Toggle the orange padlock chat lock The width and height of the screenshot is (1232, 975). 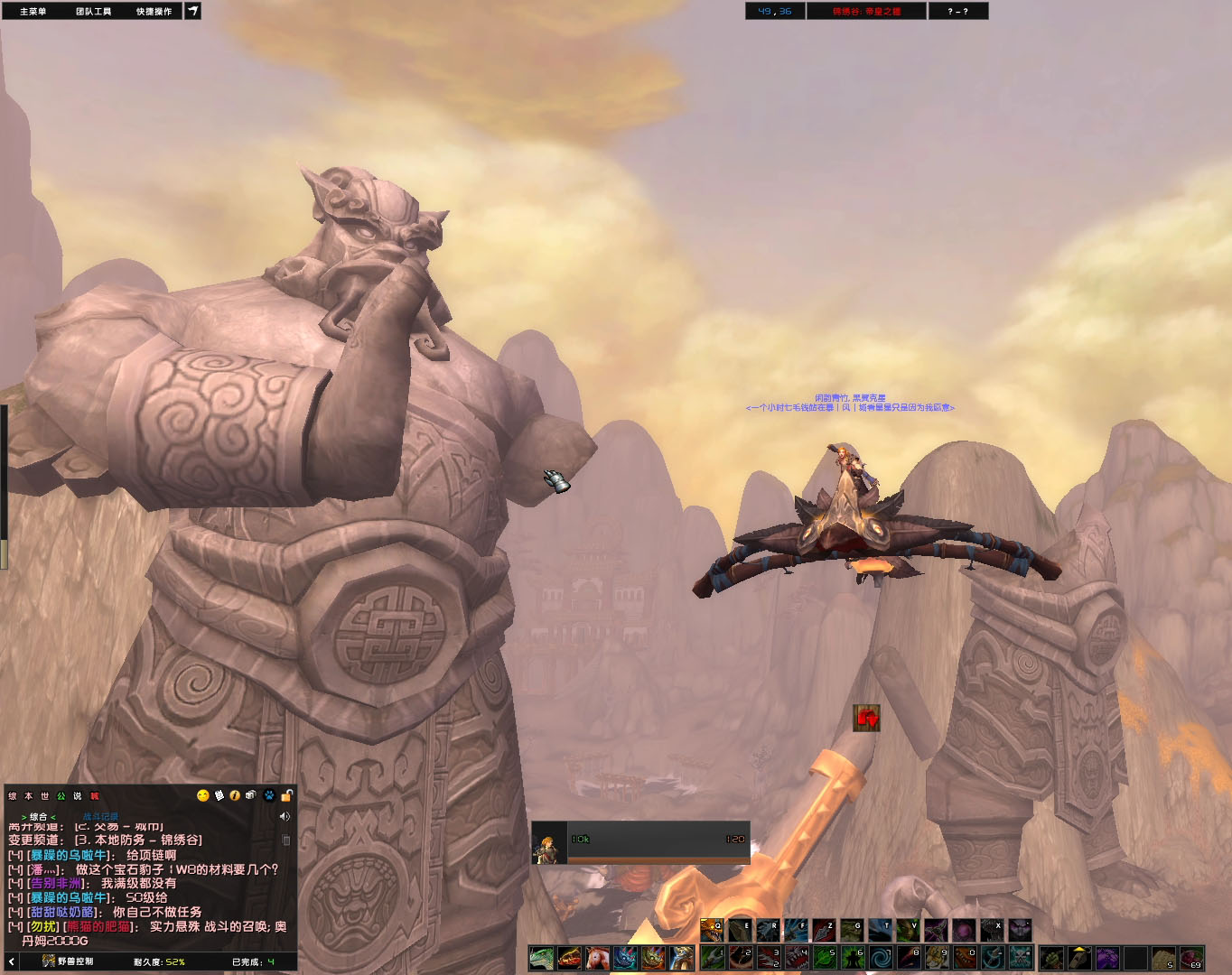[x=286, y=795]
